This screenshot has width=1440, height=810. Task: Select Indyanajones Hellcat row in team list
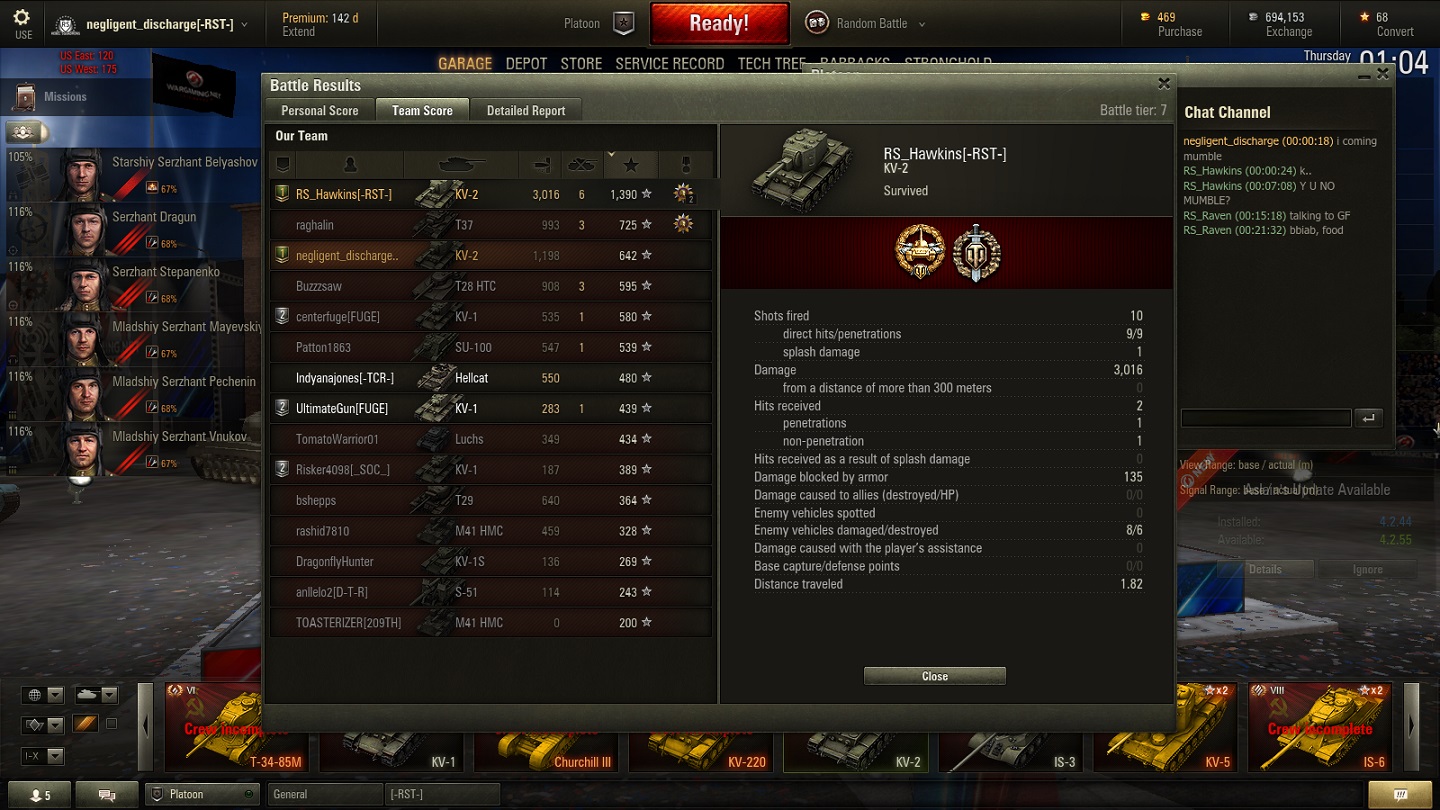[490, 378]
